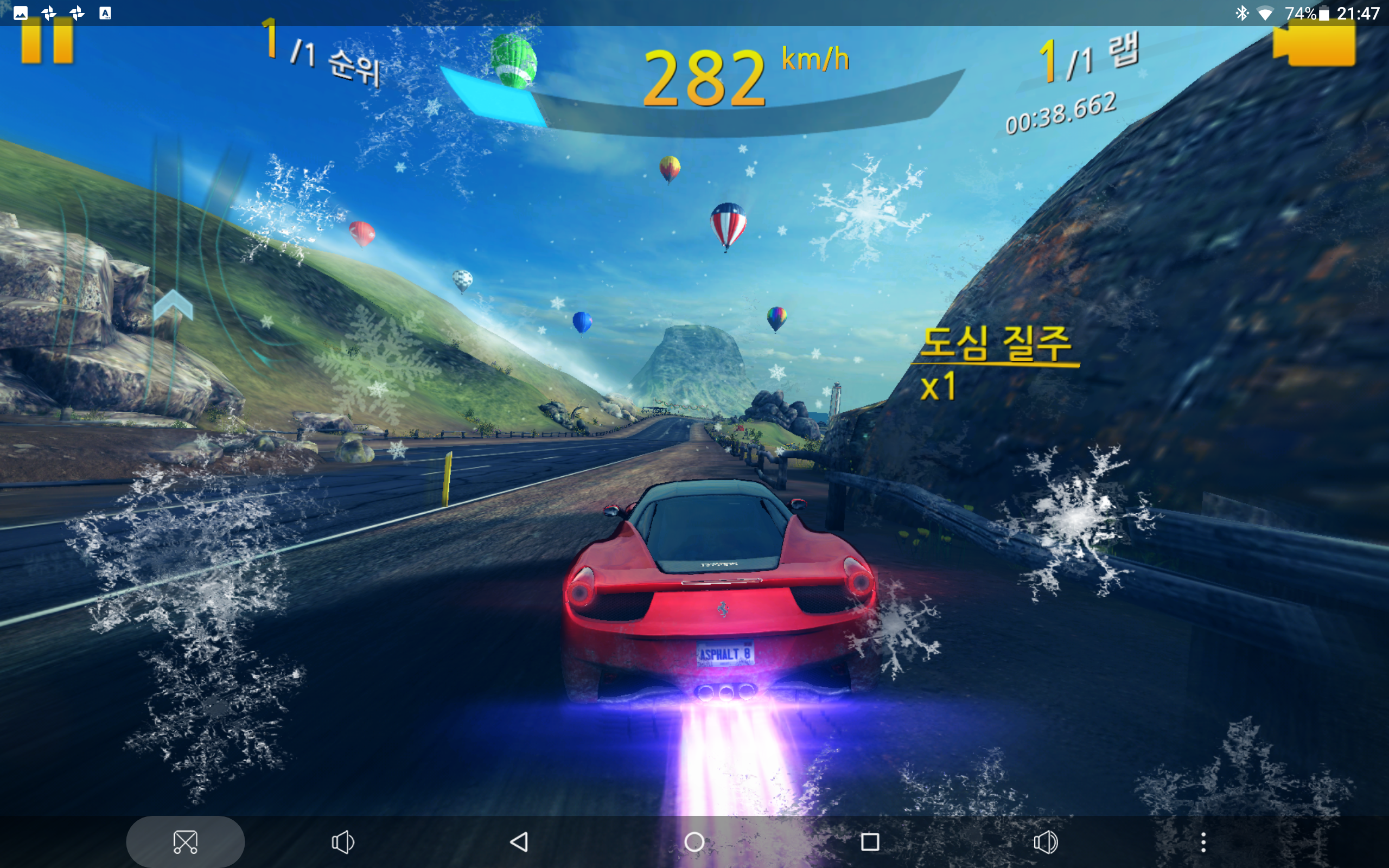Image resolution: width=1389 pixels, height=868 pixels.
Task: Go to the Android home screen
Action: click(694, 842)
